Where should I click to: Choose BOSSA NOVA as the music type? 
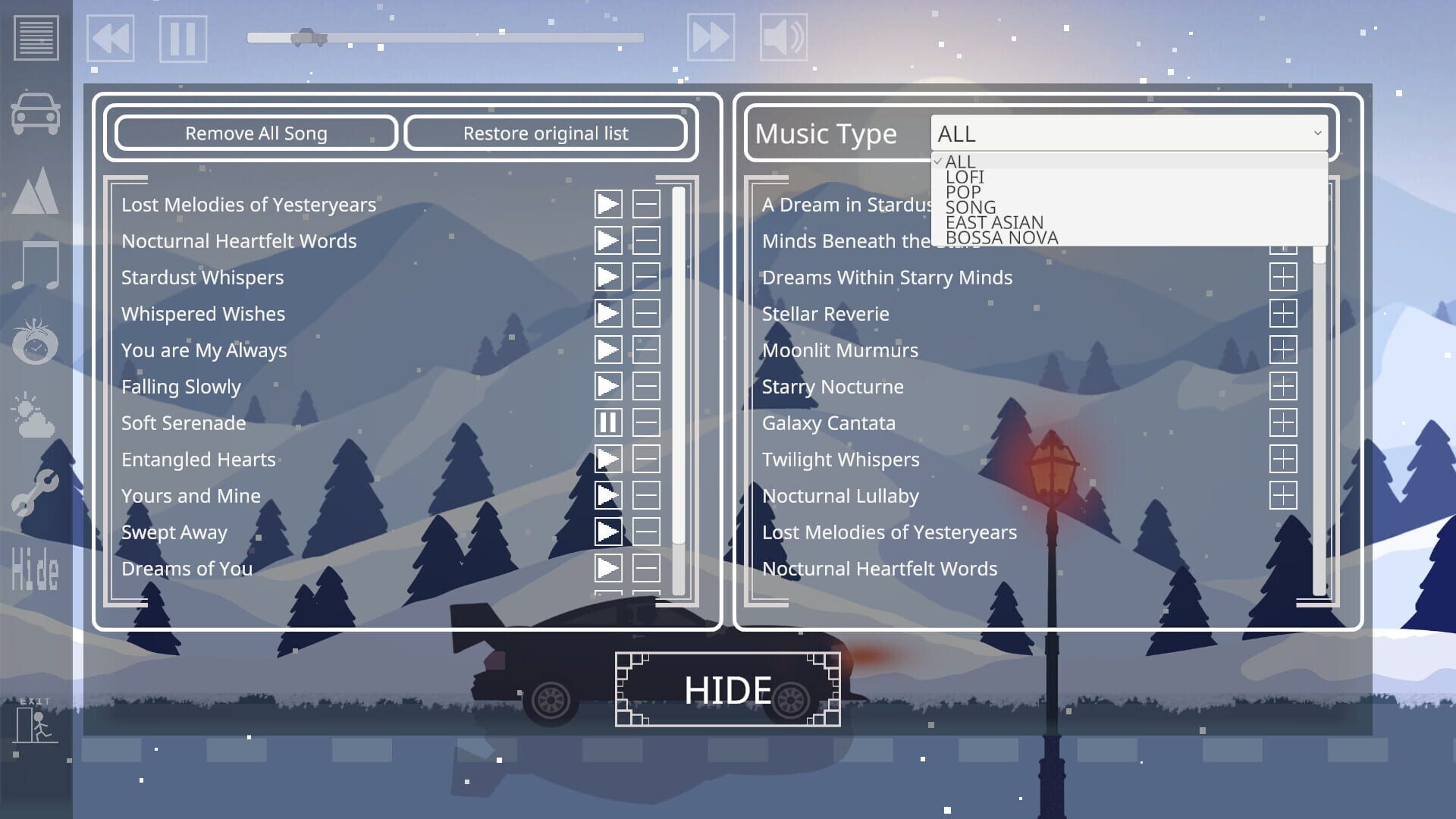(x=1002, y=237)
